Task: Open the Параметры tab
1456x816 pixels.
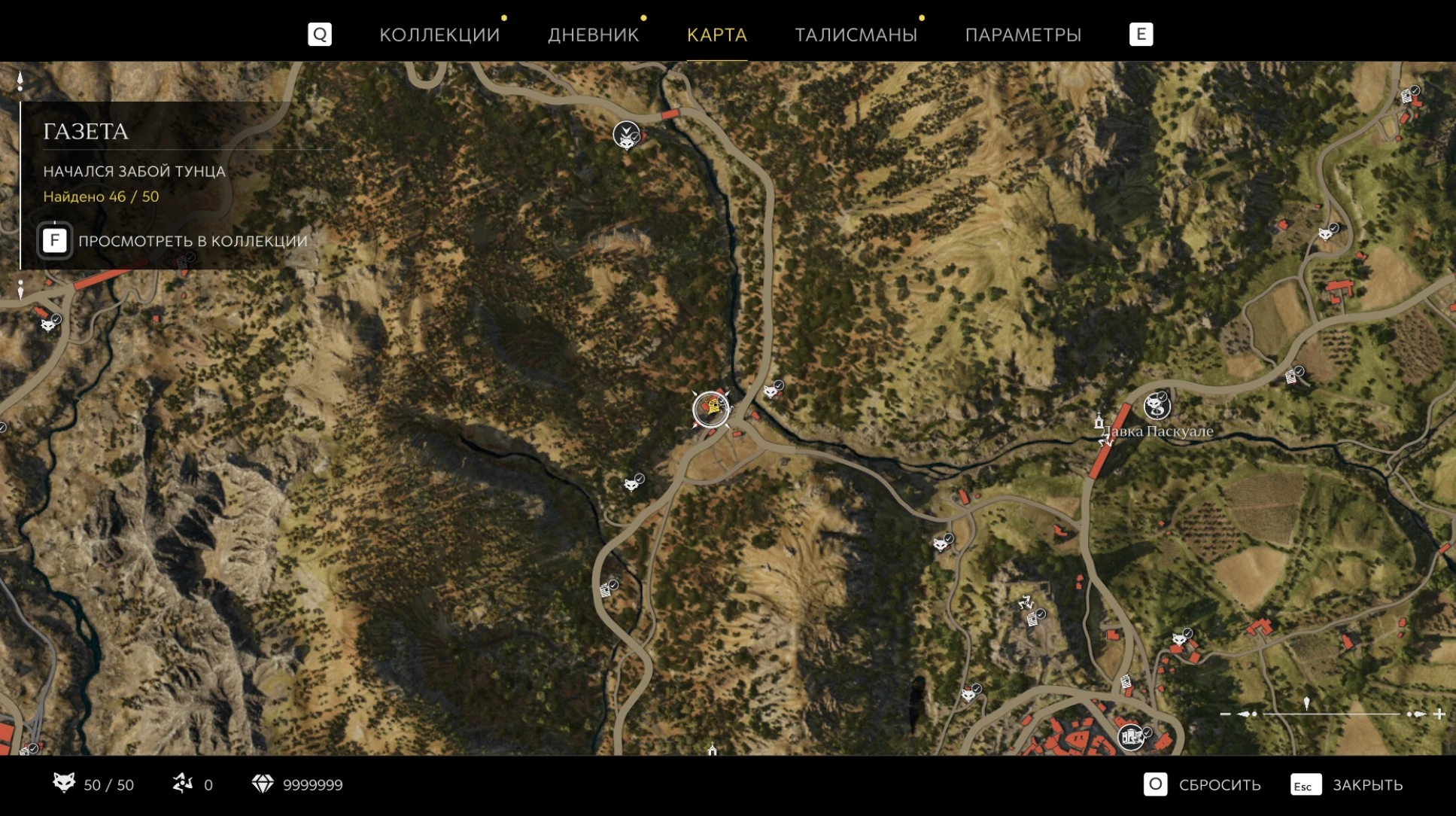Action: click(1023, 35)
